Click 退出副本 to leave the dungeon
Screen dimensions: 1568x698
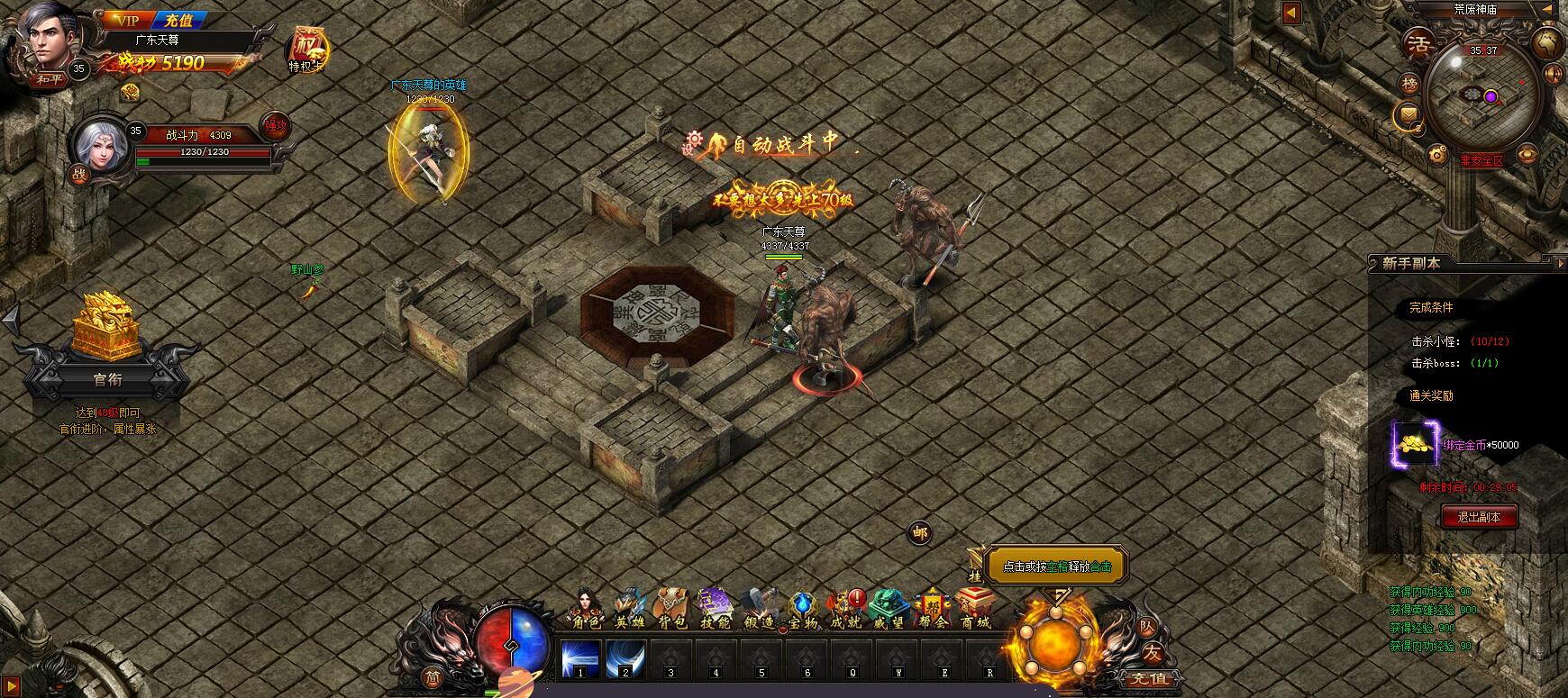point(1479,517)
